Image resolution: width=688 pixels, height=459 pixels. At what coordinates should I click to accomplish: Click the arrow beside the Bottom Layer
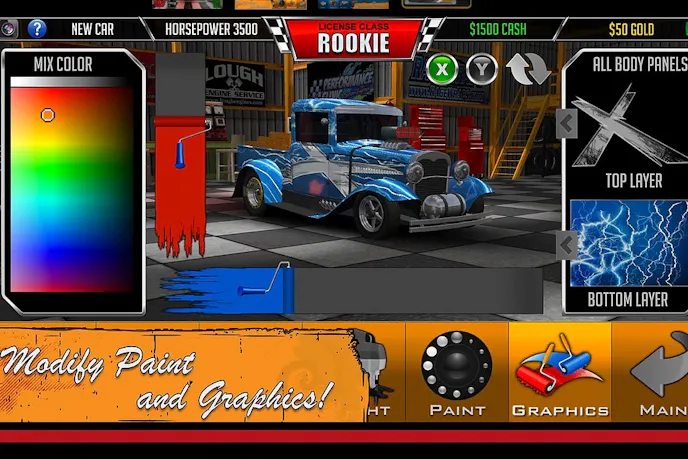pyautogui.click(x=567, y=244)
